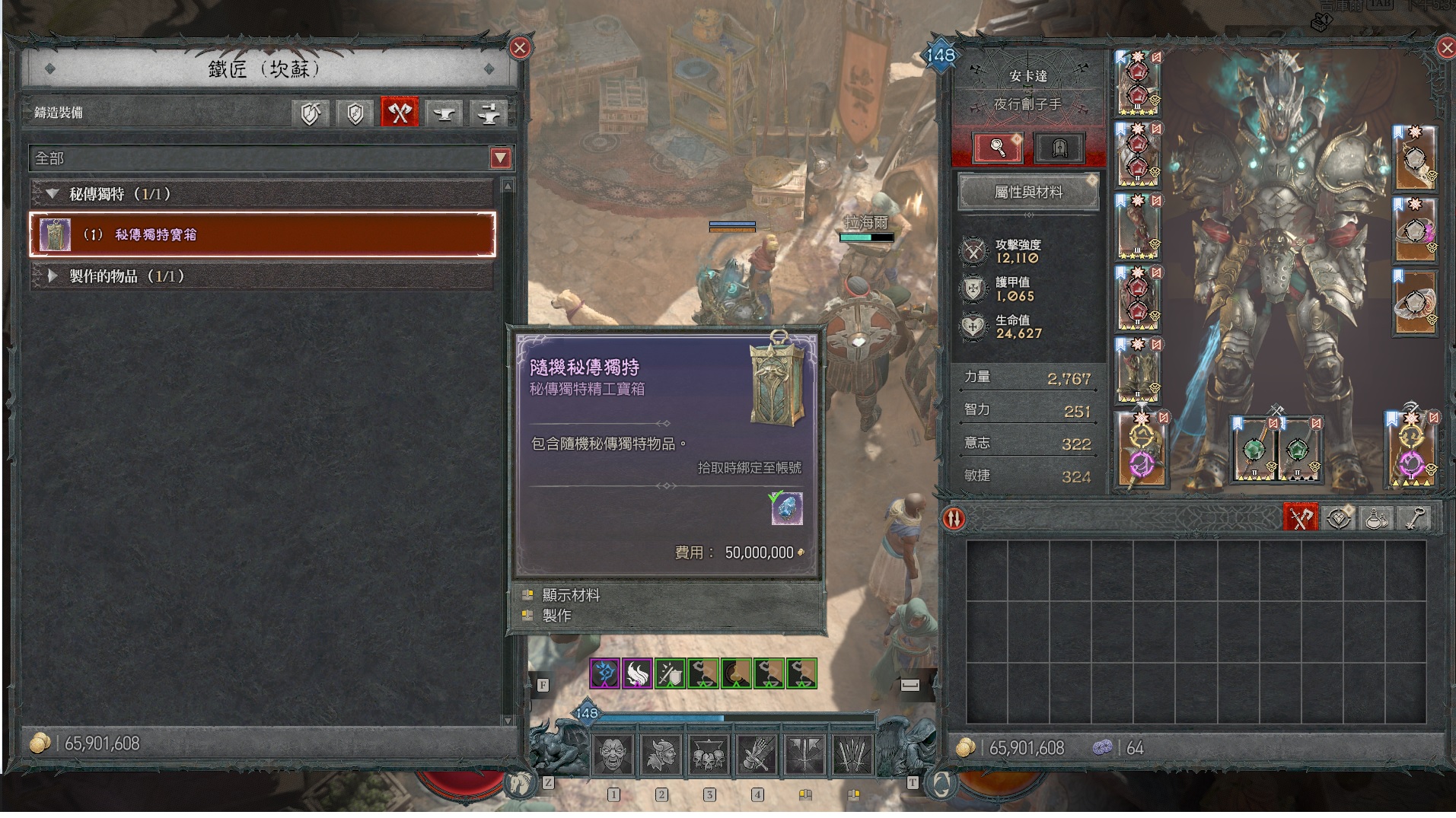Click the red sort inventory button
Screen dimensions: 1456x818
coord(954,519)
